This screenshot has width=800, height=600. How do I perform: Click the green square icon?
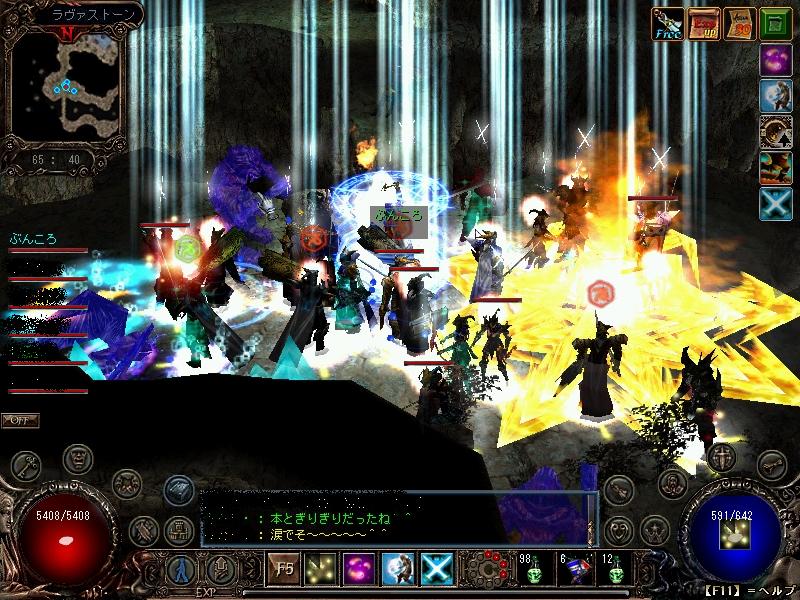point(775,23)
